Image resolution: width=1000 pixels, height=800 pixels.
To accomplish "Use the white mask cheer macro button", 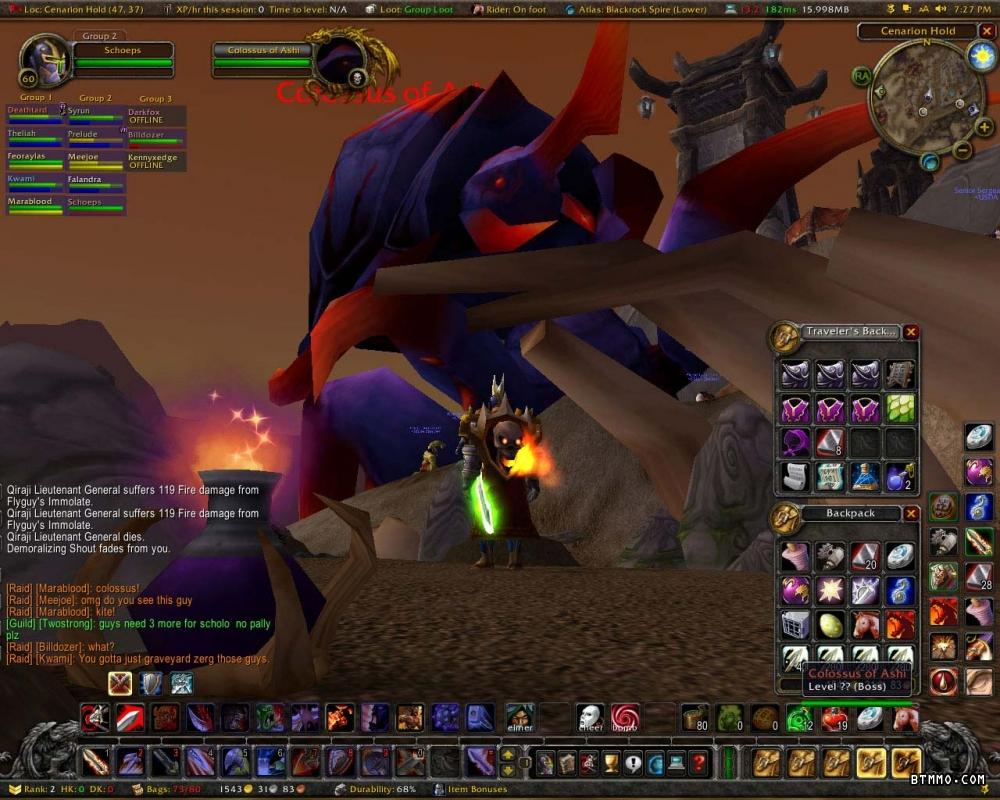I will (x=590, y=716).
